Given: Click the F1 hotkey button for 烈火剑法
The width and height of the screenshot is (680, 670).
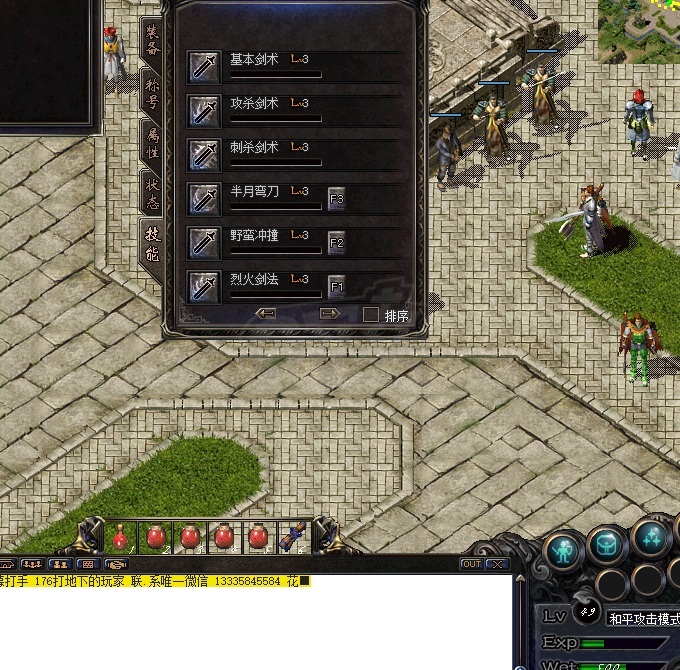Looking at the screenshot, I should (x=337, y=287).
